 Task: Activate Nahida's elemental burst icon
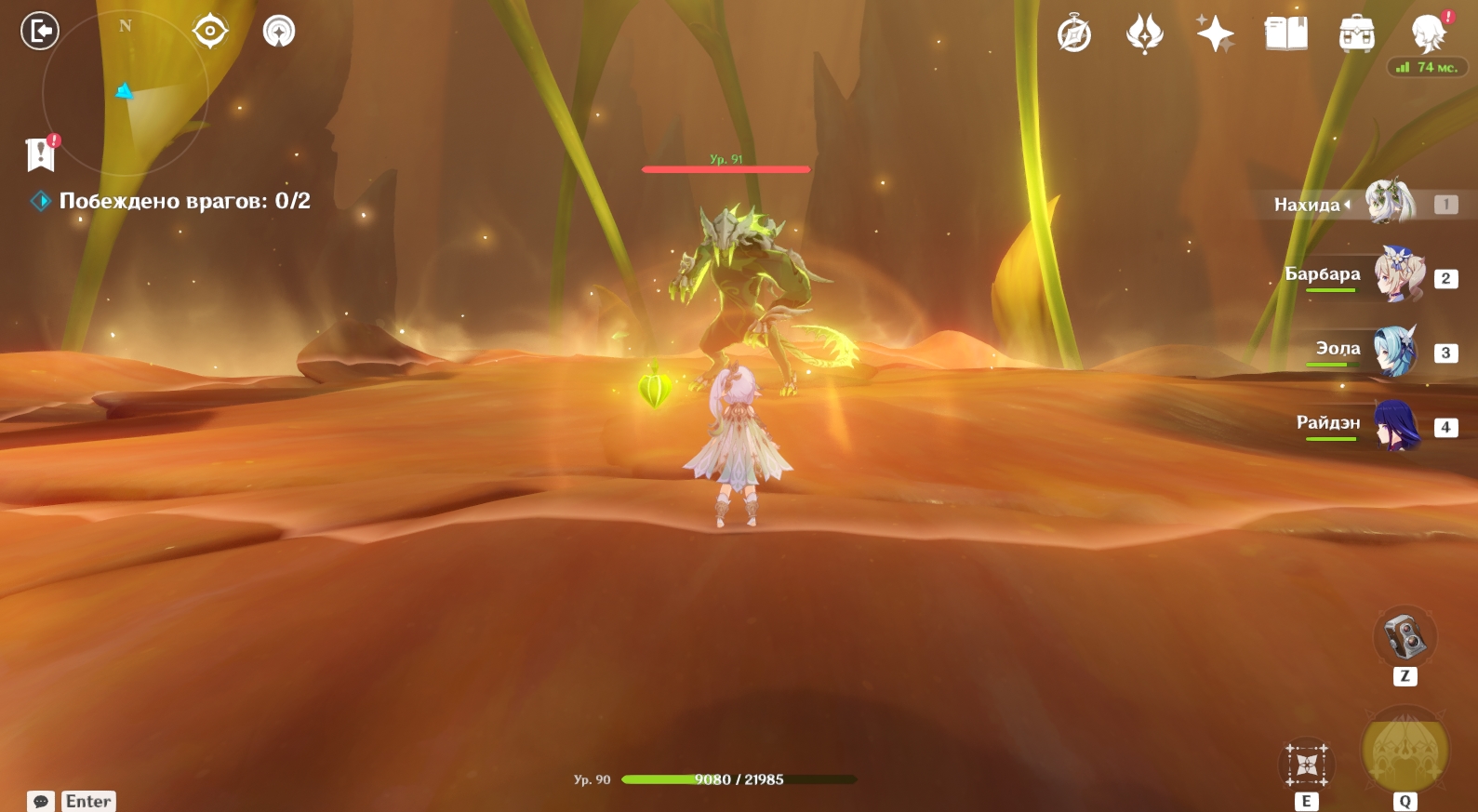pyautogui.click(x=1405, y=750)
